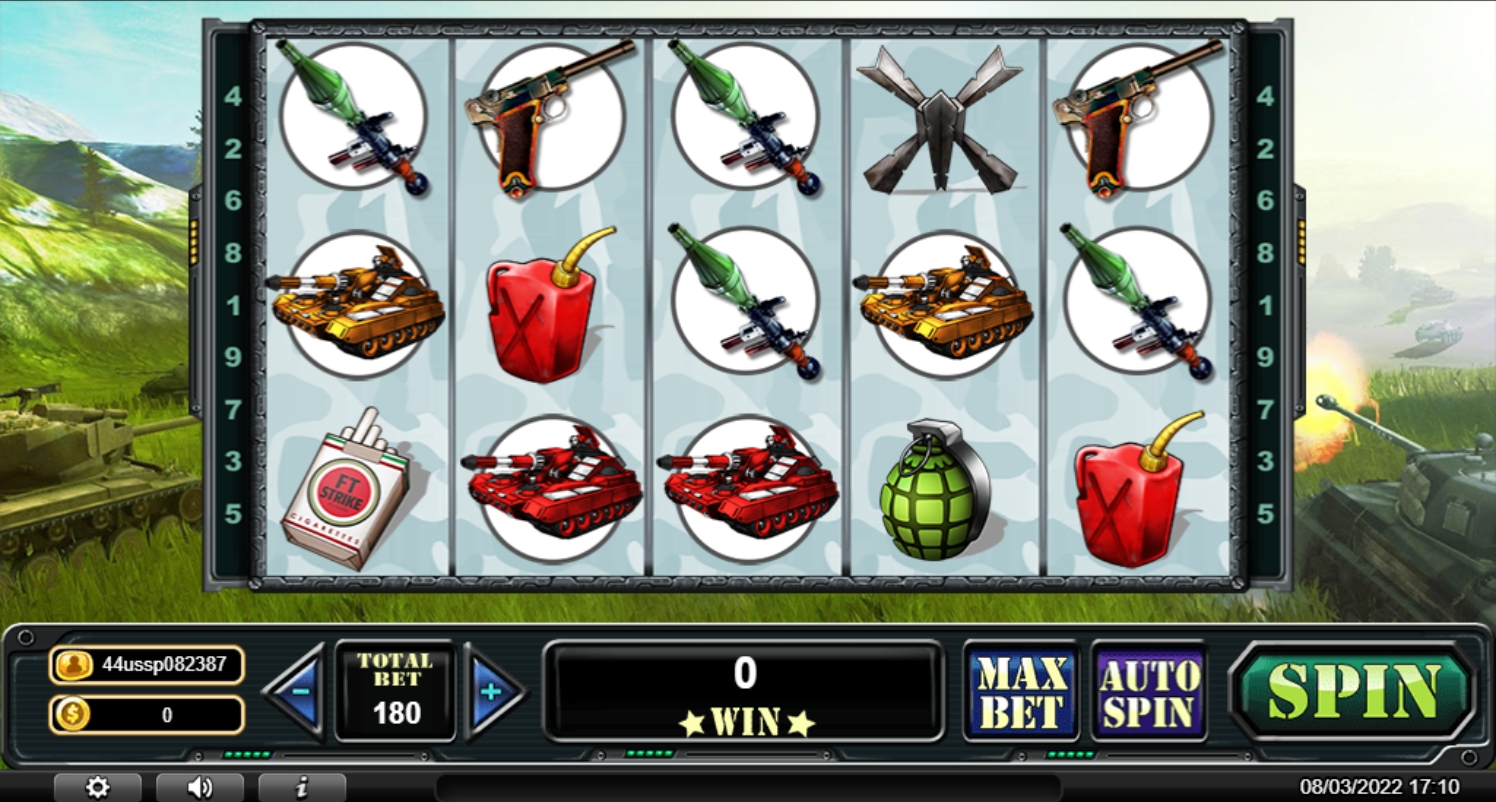Open settings with the gear icon
Image resolution: width=1496 pixels, height=802 pixels.
click(x=97, y=787)
